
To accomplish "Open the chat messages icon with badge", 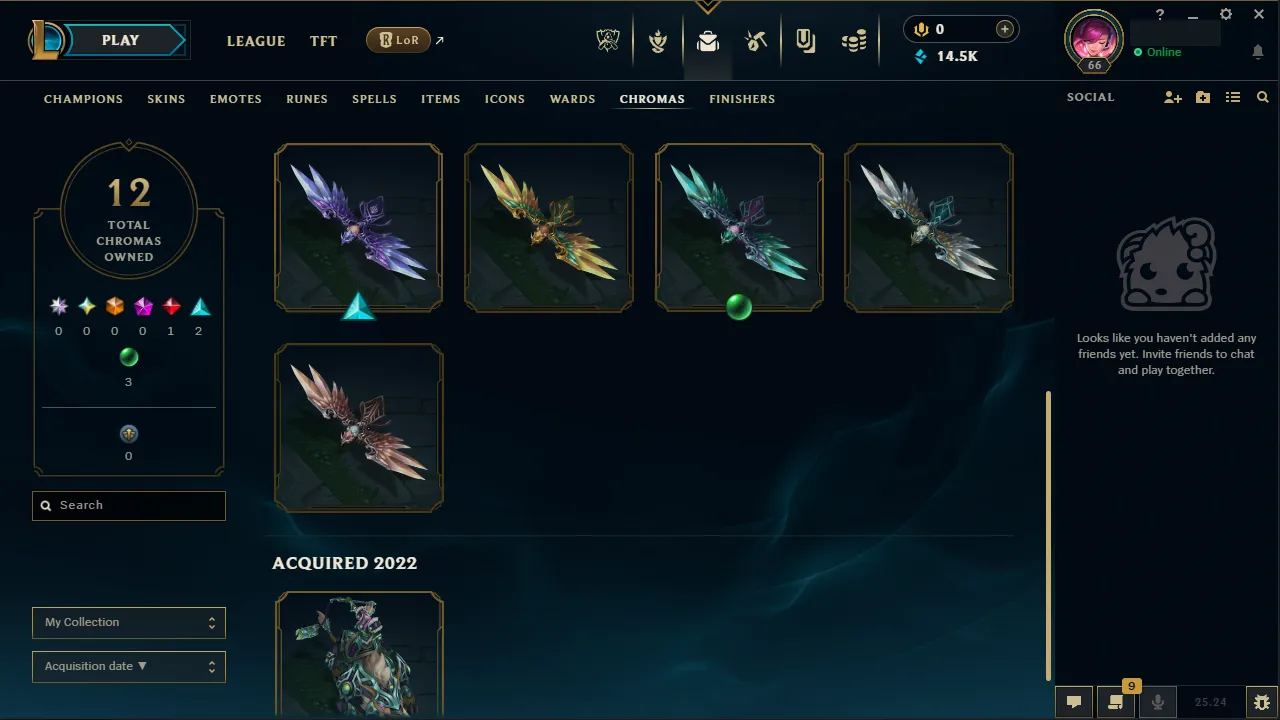I will coord(1115,701).
